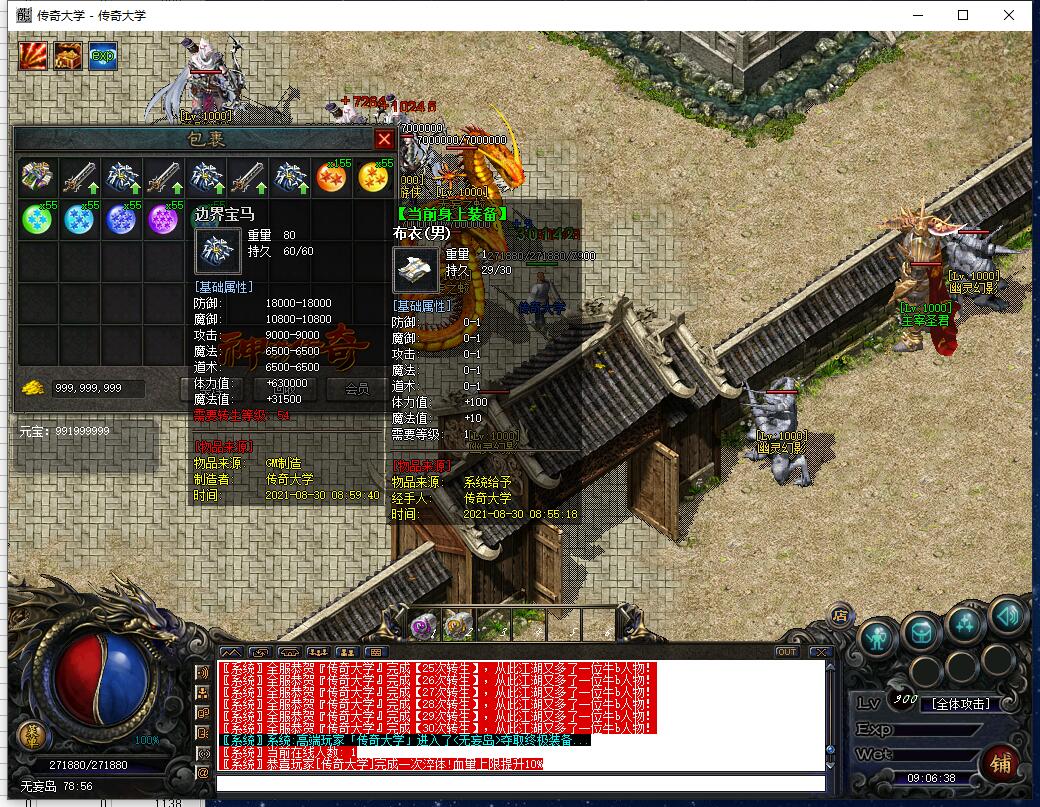Open the bag cube round button

[x=921, y=631]
